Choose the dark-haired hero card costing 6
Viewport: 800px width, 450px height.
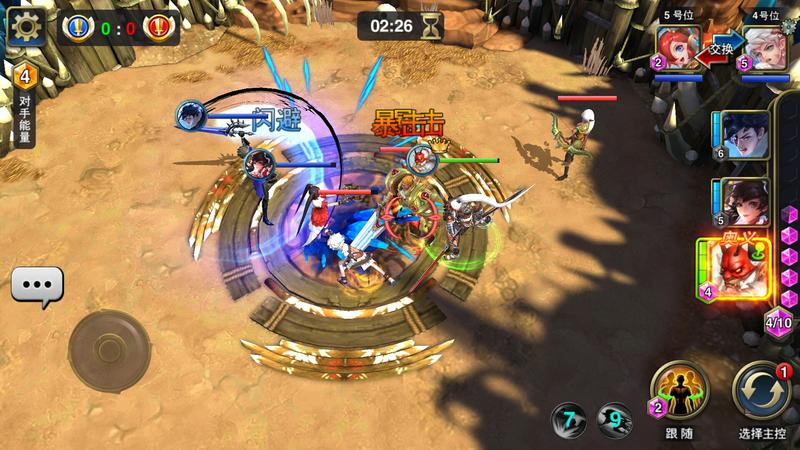coord(742,135)
